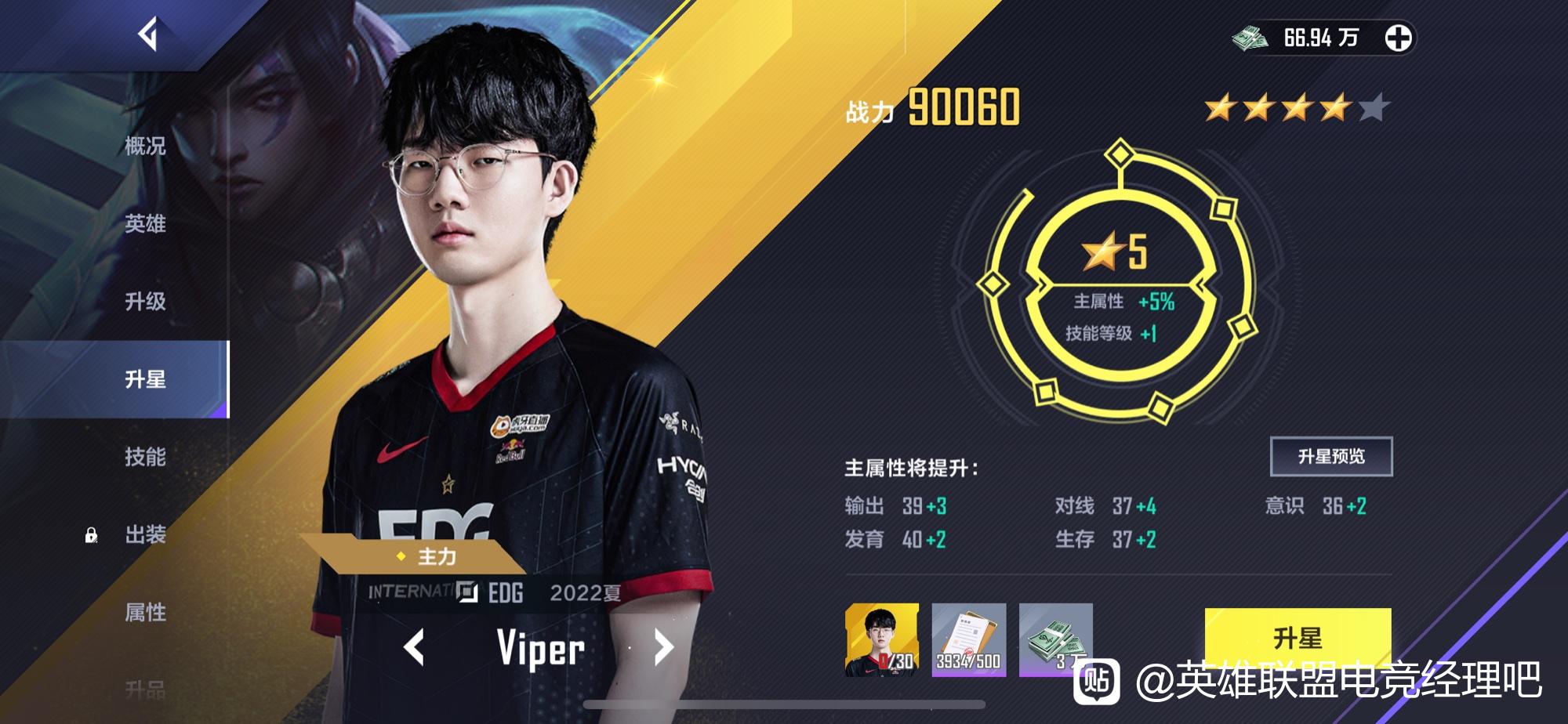Open the 英雄 heroes tab

pos(144,223)
